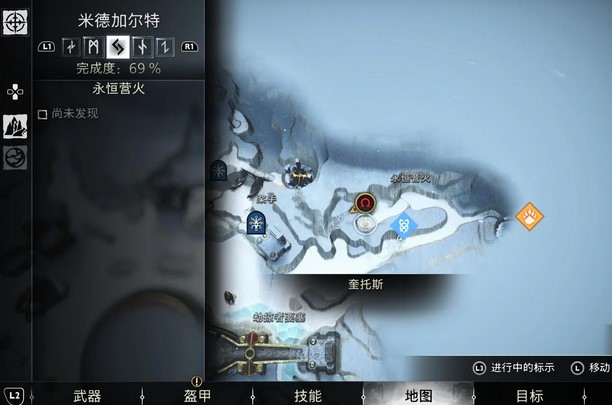Open the 盔甲 (Armor) tab

click(x=197, y=395)
